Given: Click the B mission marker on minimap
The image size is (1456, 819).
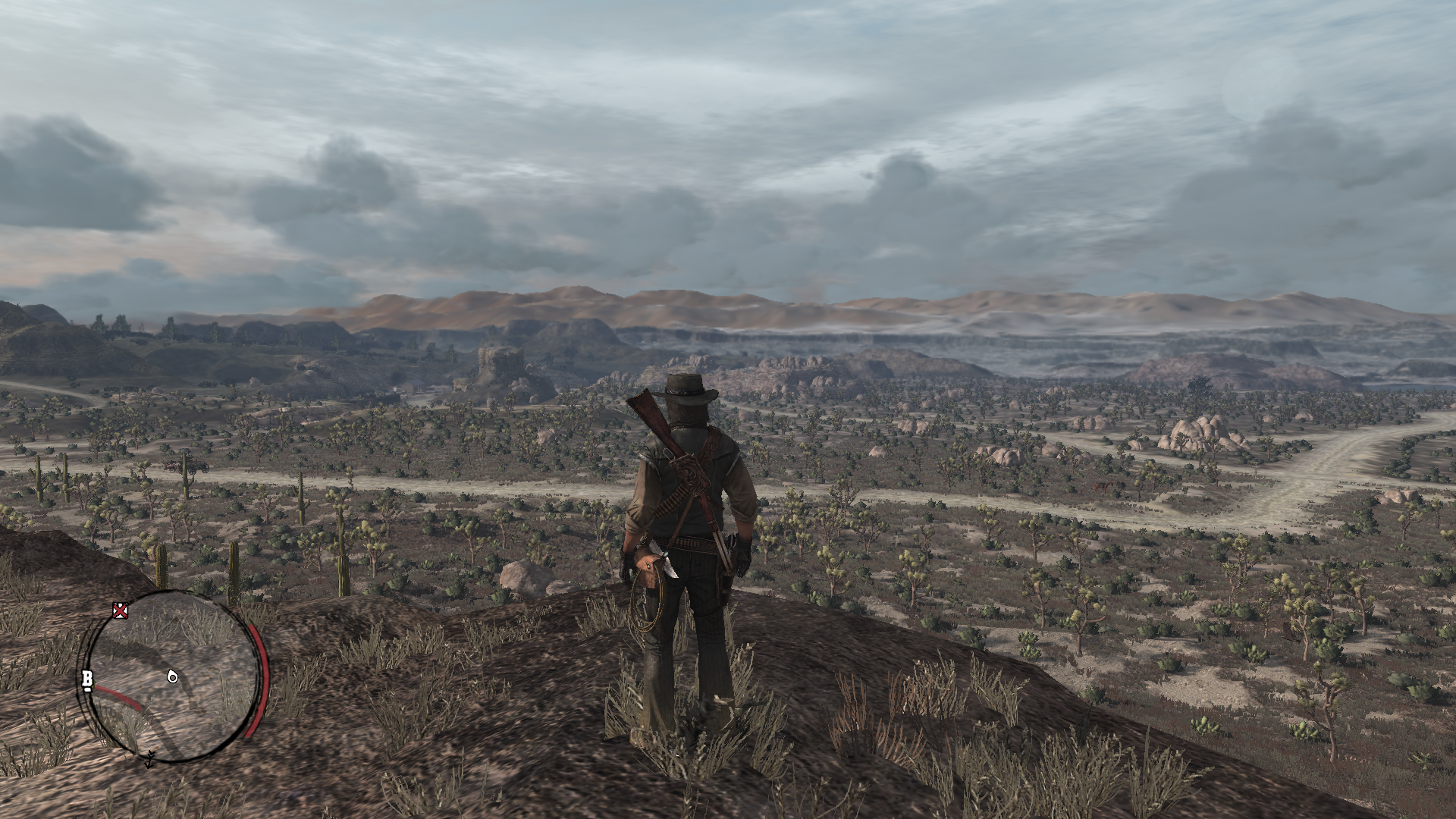Looking at the screenshot, I should [87, 680].
